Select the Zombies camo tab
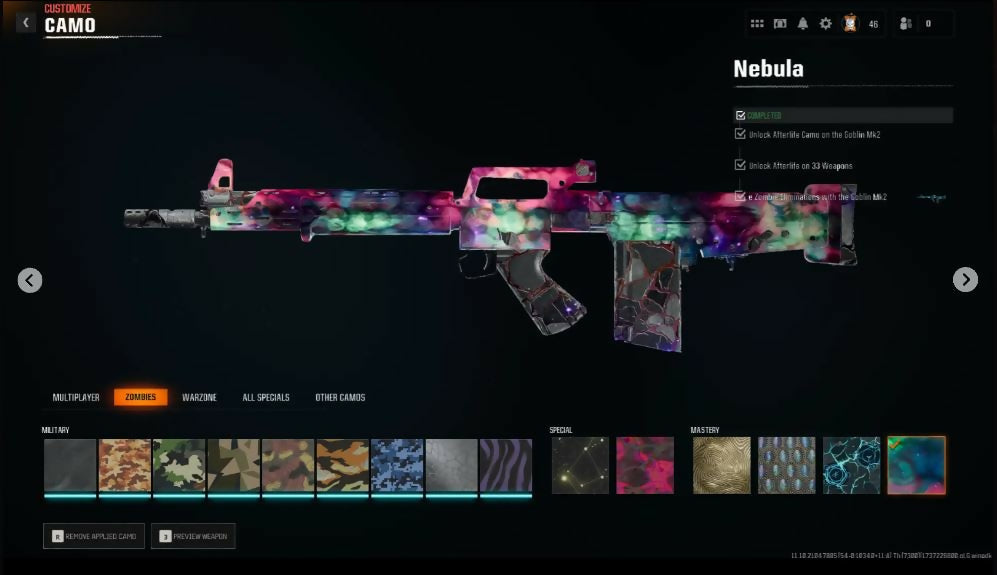The height and width of the screenshot is (575, 997). click(x=140, y=397)
